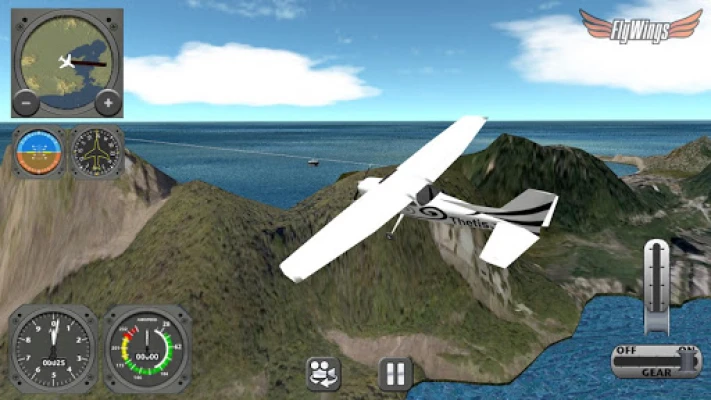This screenshot has width=711, height=400.
Task: Switch camera view with the camera button
Action: [x=323, y=374]
